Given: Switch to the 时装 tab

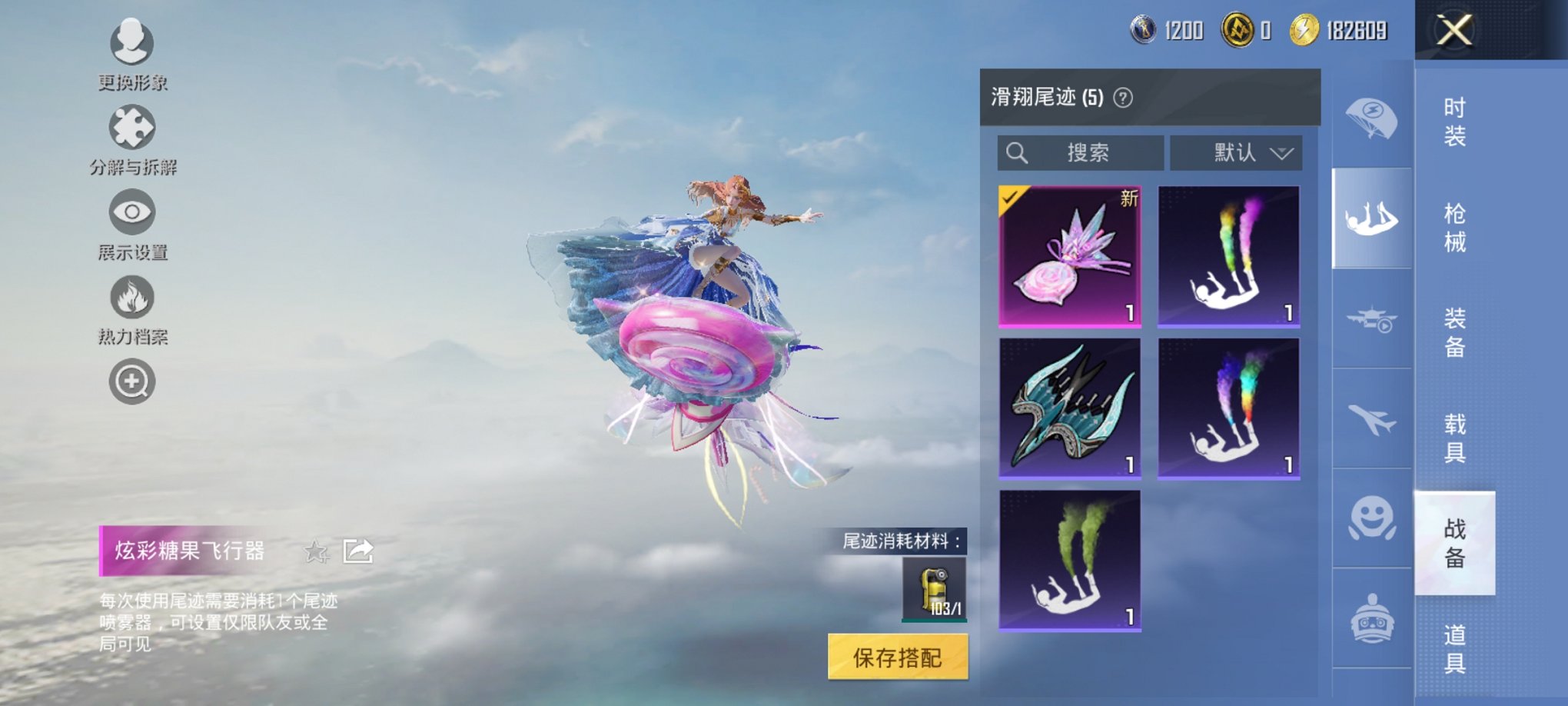Looking at the screenshot, I should [1457, 123].
